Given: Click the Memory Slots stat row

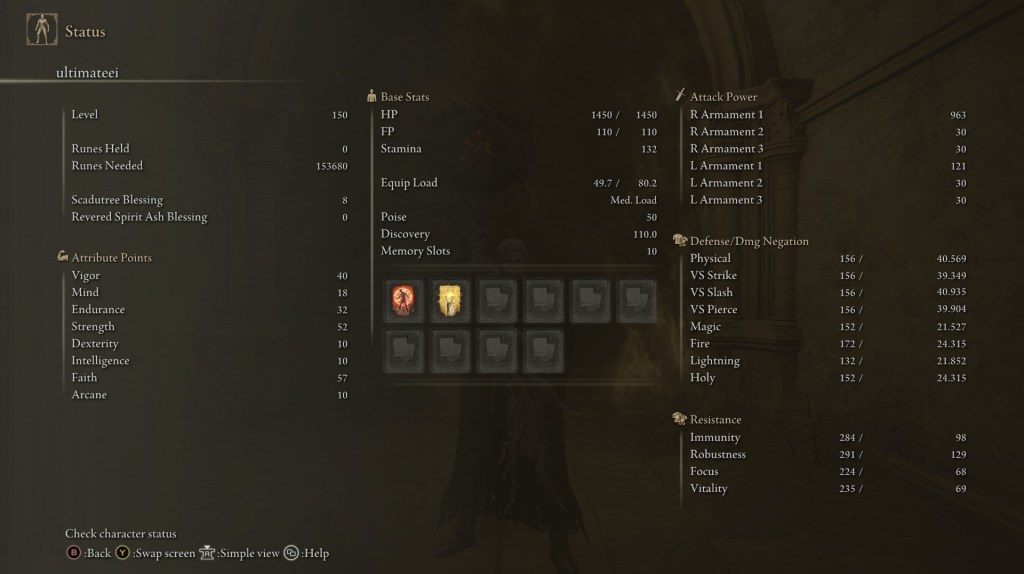Looking at the screenshot, I should point(518,251).
